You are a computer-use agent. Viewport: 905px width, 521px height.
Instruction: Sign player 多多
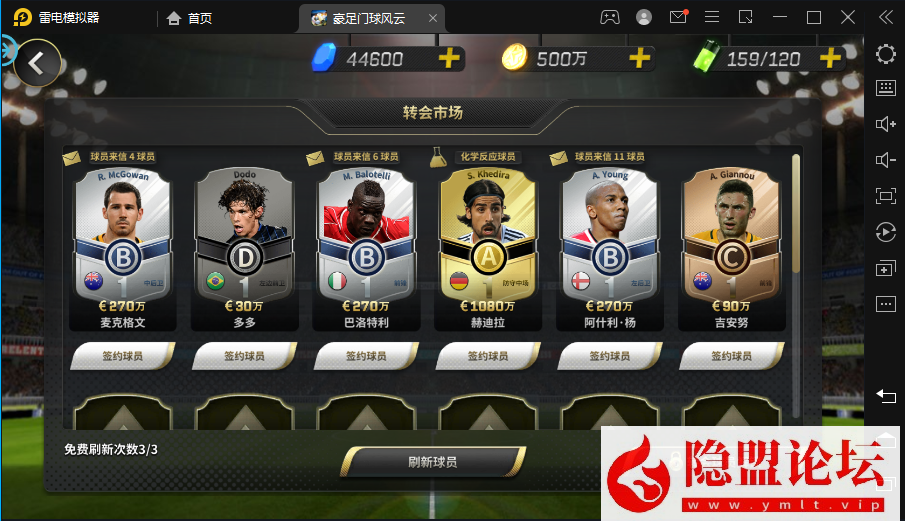(x=245, y=356)
